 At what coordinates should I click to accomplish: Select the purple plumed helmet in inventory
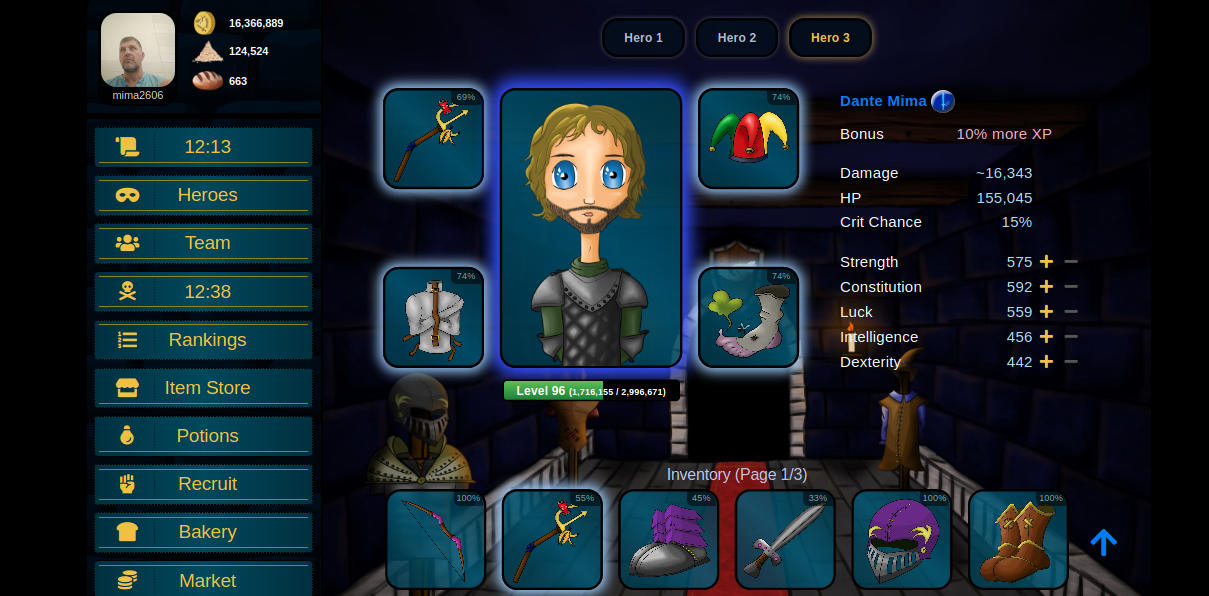901,539
